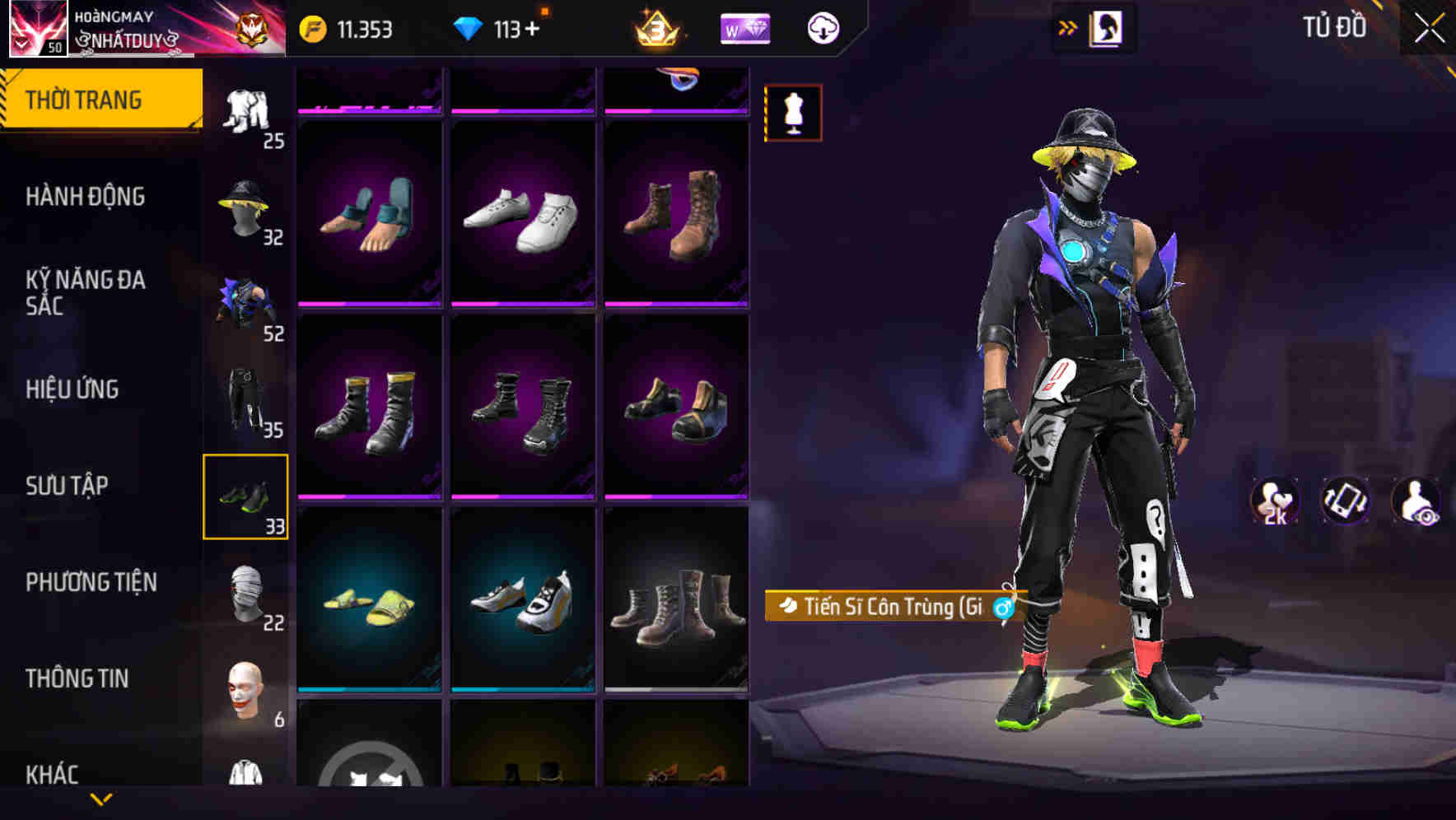
Task: Click the outfit card icon beside the chevrons
Action: click(1107, 27)
